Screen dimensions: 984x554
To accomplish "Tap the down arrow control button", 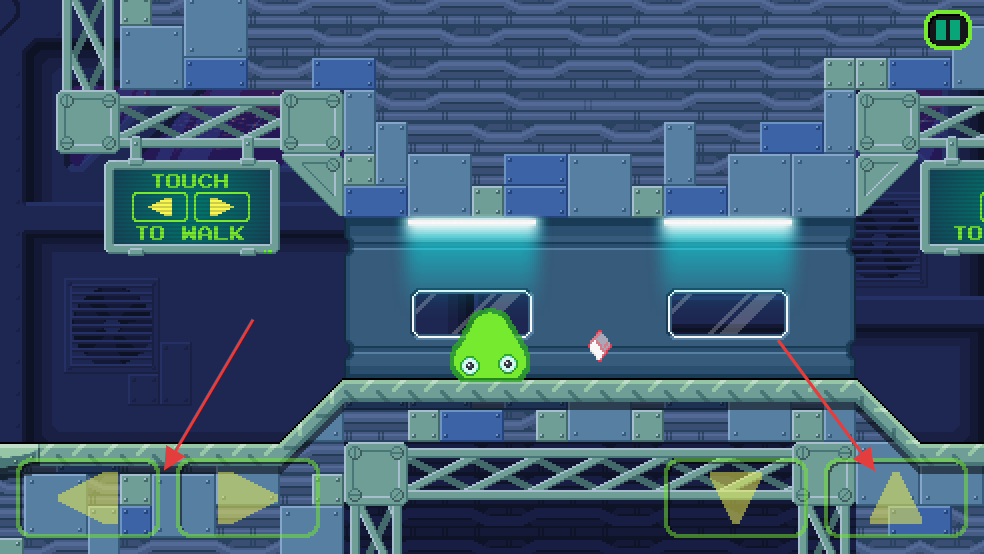I will click(735, 497).
